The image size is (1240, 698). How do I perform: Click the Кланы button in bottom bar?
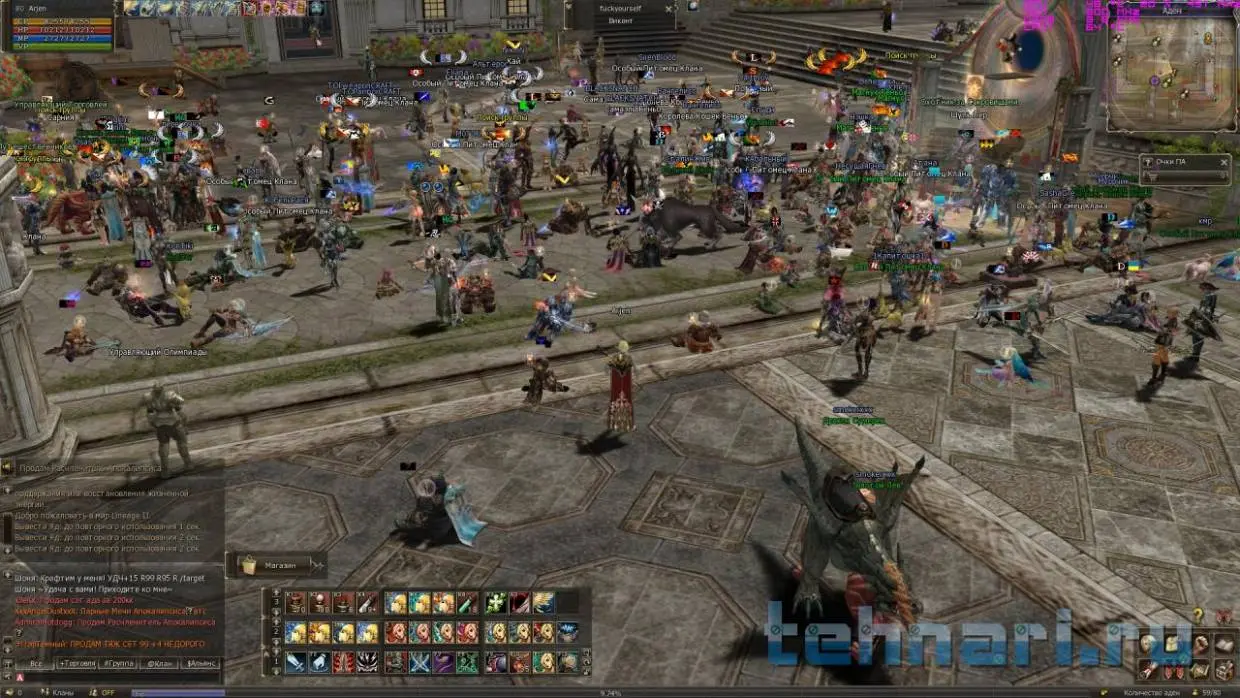(x=62, y=692)
